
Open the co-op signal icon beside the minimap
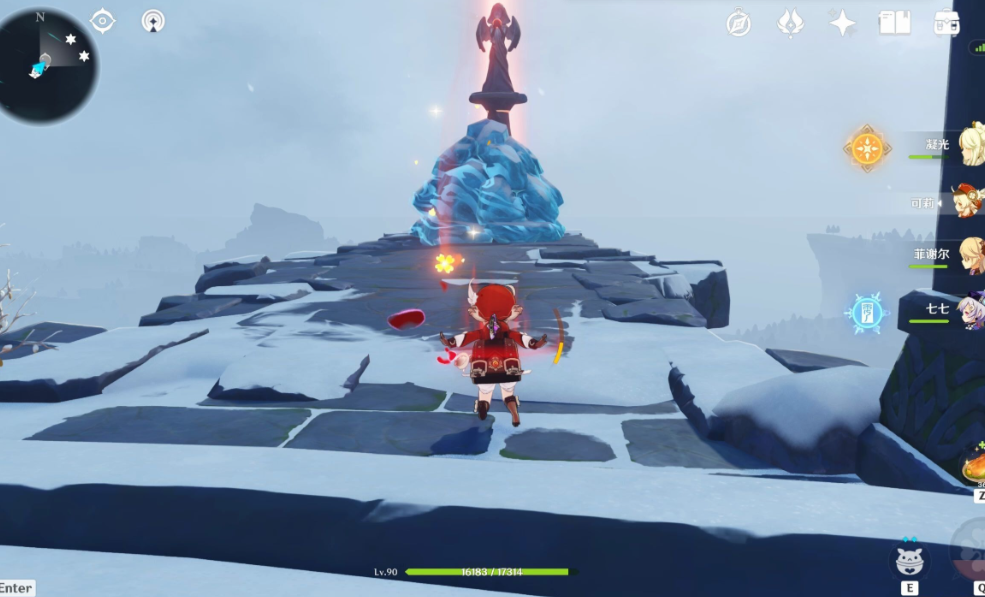point(153,21)
